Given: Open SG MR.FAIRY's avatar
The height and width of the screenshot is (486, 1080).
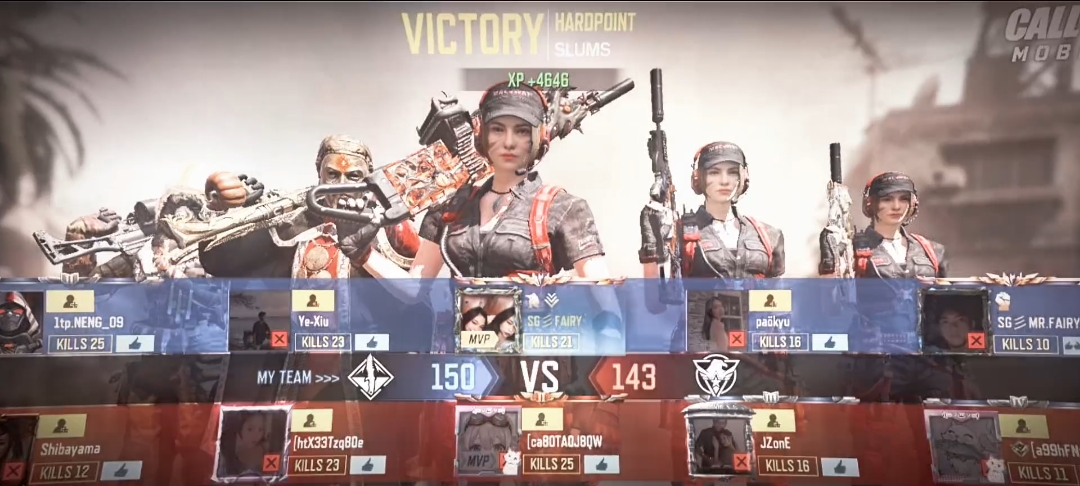Looking at the screenshot, I should point(954,320).
